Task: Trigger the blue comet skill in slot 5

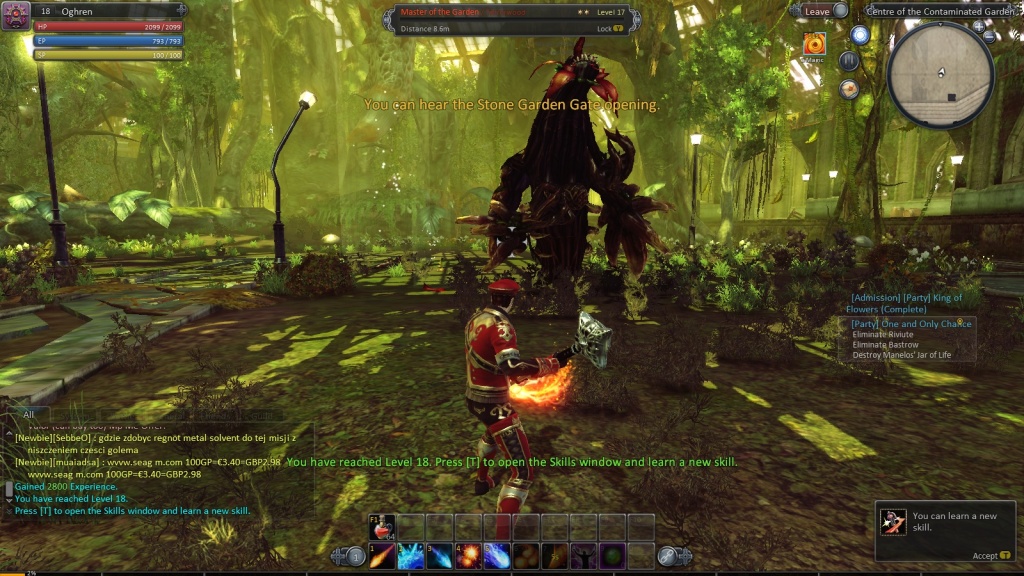Action: (x=498, y=556)
